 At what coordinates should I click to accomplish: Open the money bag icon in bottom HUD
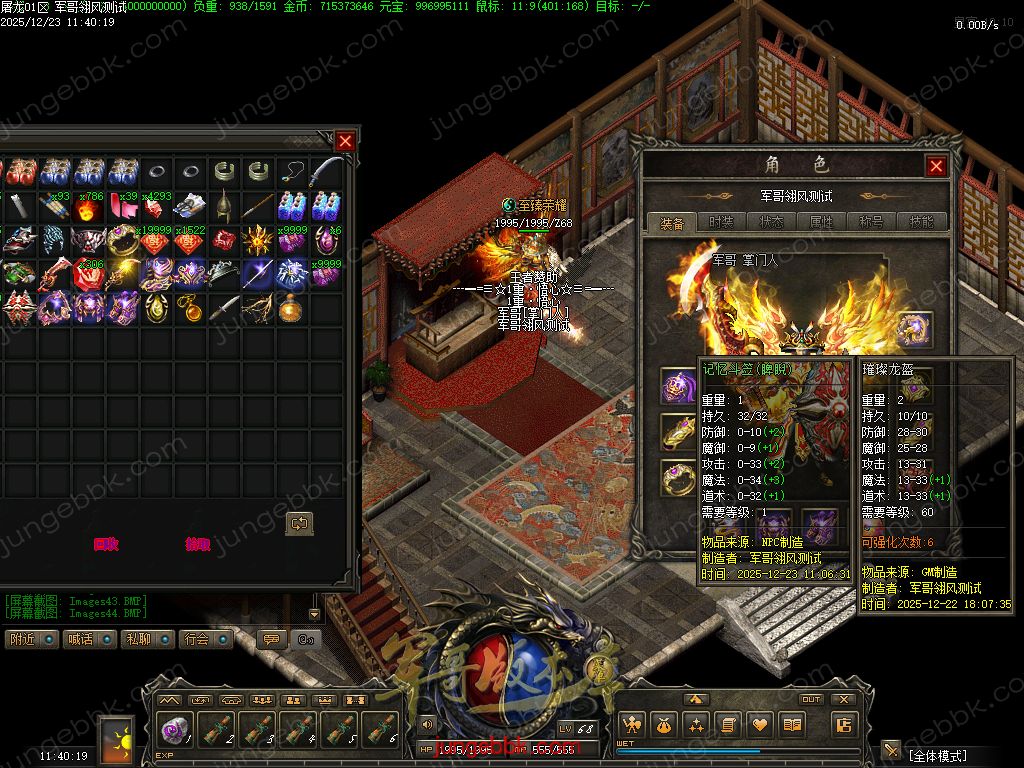pyautogui.click(x=664, y=725)
